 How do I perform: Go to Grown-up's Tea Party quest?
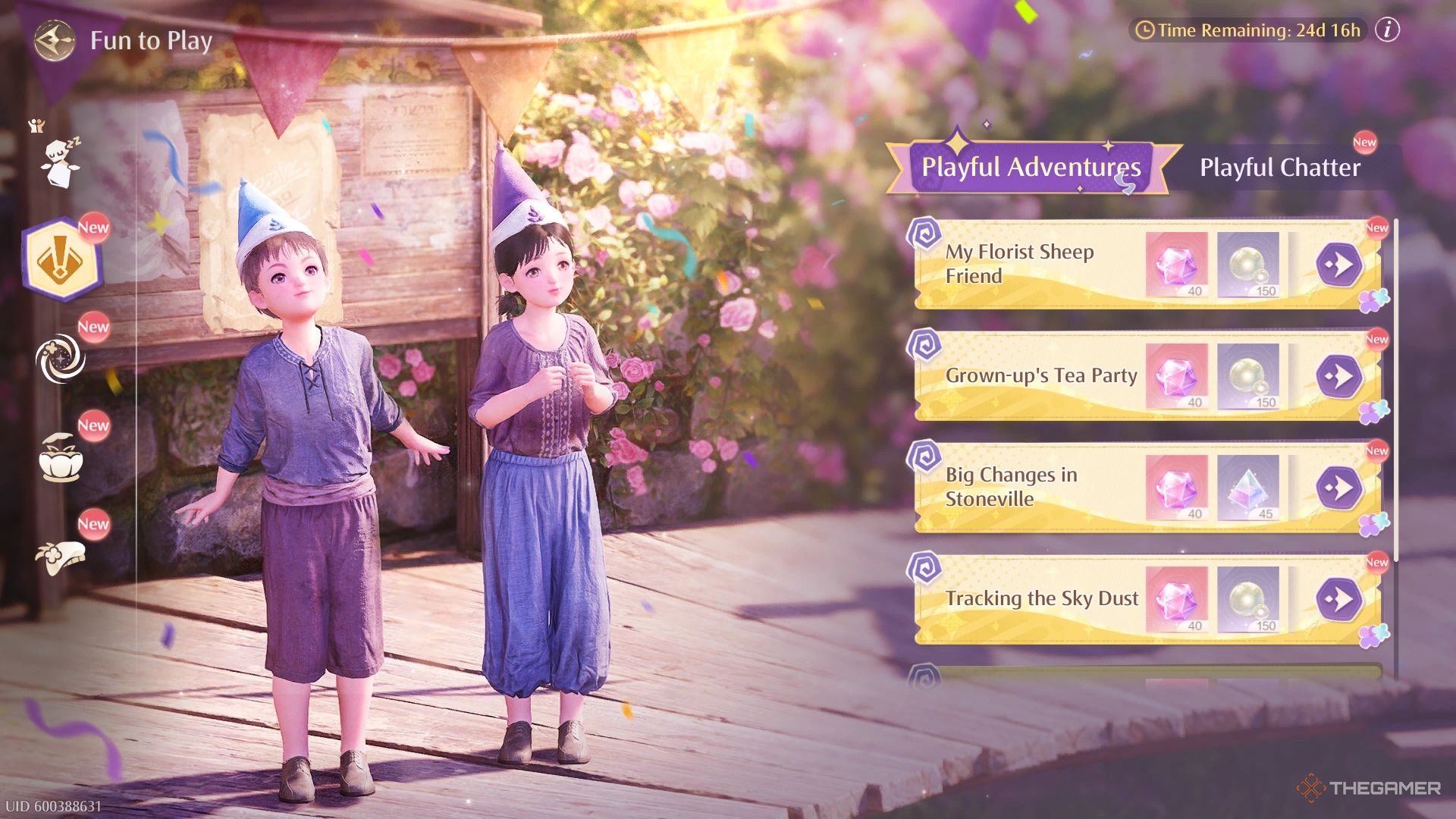point(1338,376)
